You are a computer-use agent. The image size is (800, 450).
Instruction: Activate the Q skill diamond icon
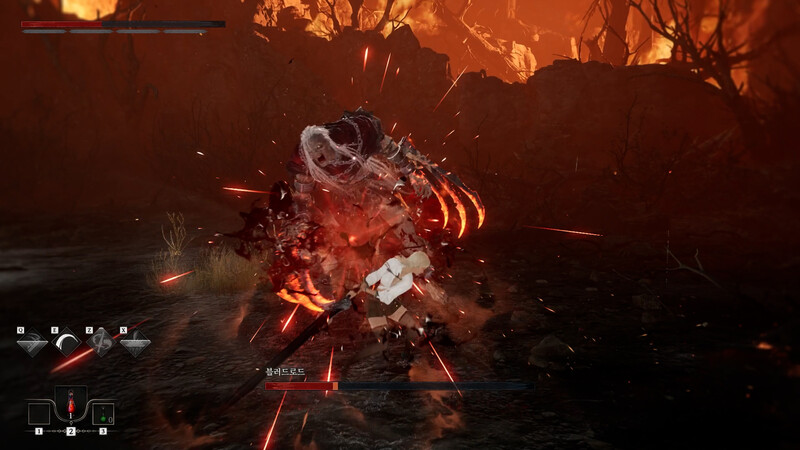[31, 344]
